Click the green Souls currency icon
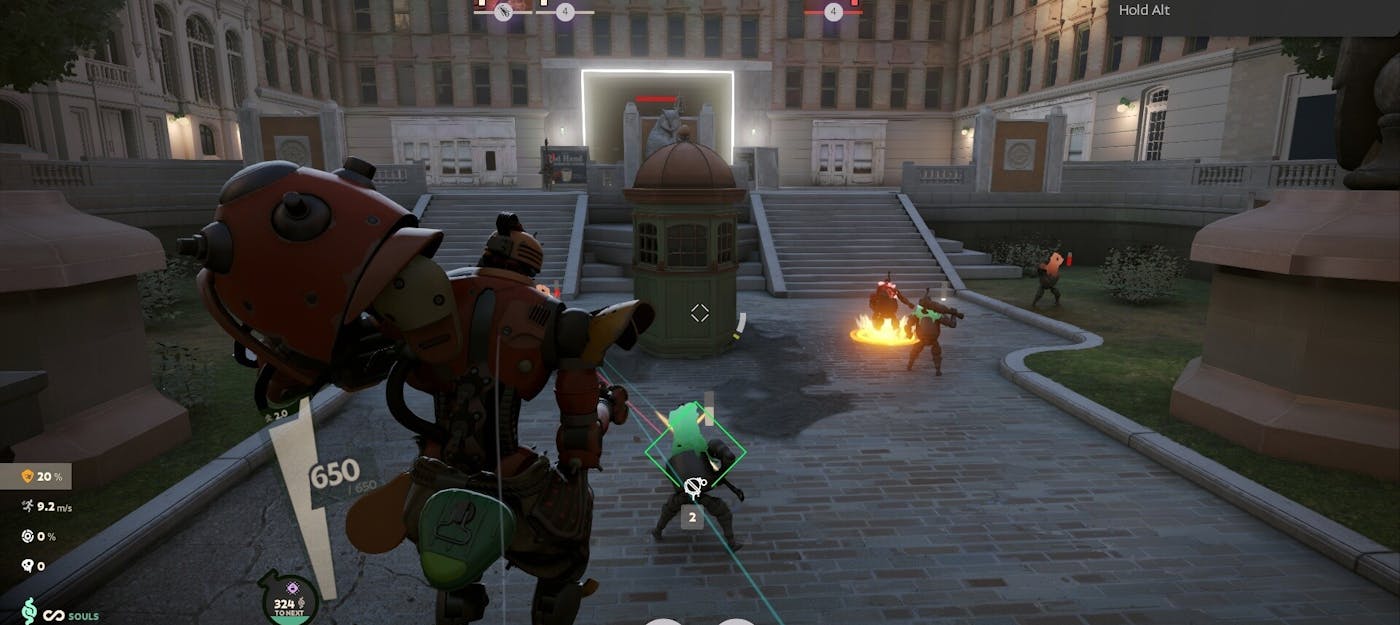 pos(29,611)
